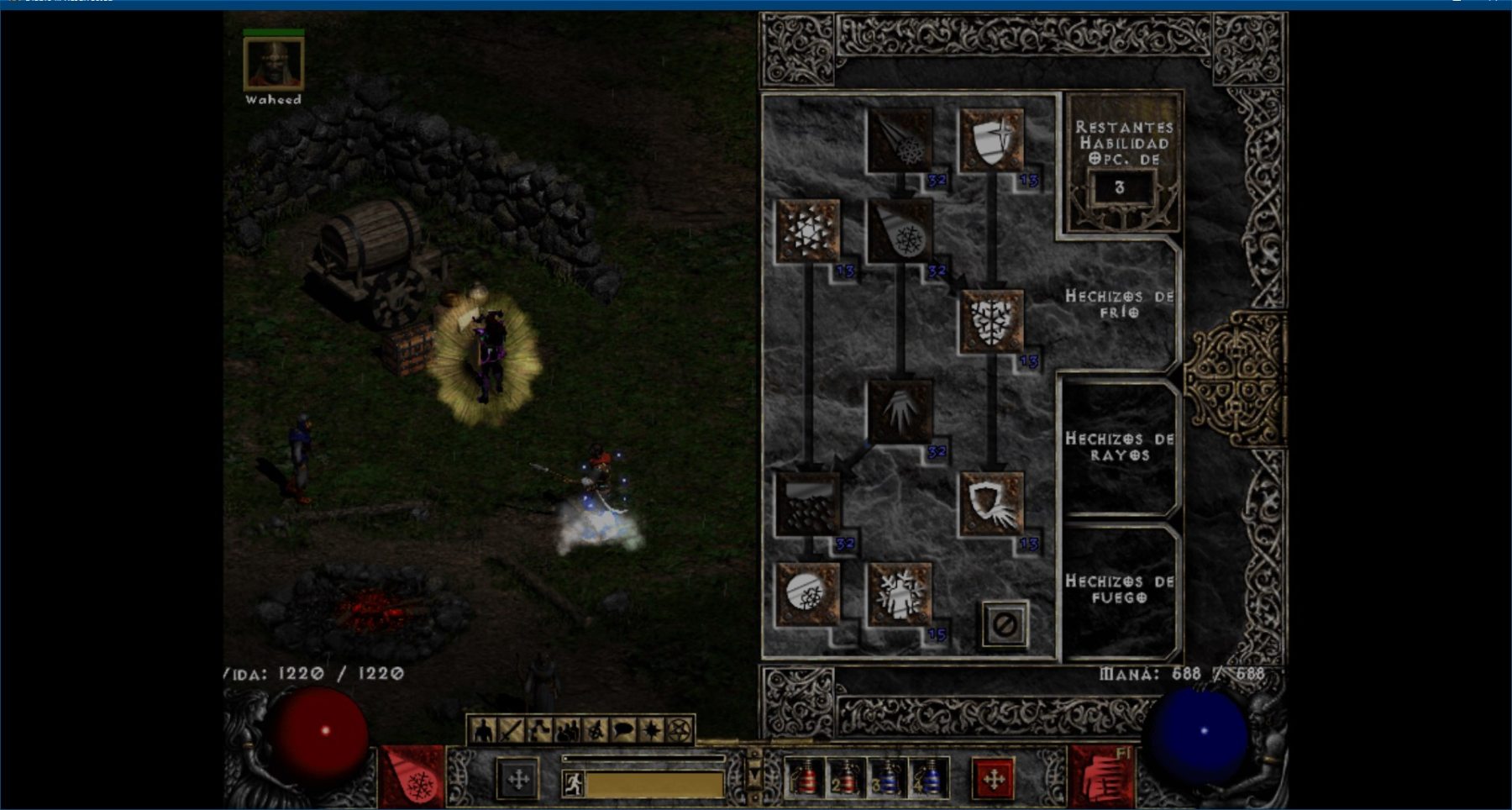The image size is (1512, 810).
Task: Add a point to Frozen Armor skill
Action: [x=991, y=139]
